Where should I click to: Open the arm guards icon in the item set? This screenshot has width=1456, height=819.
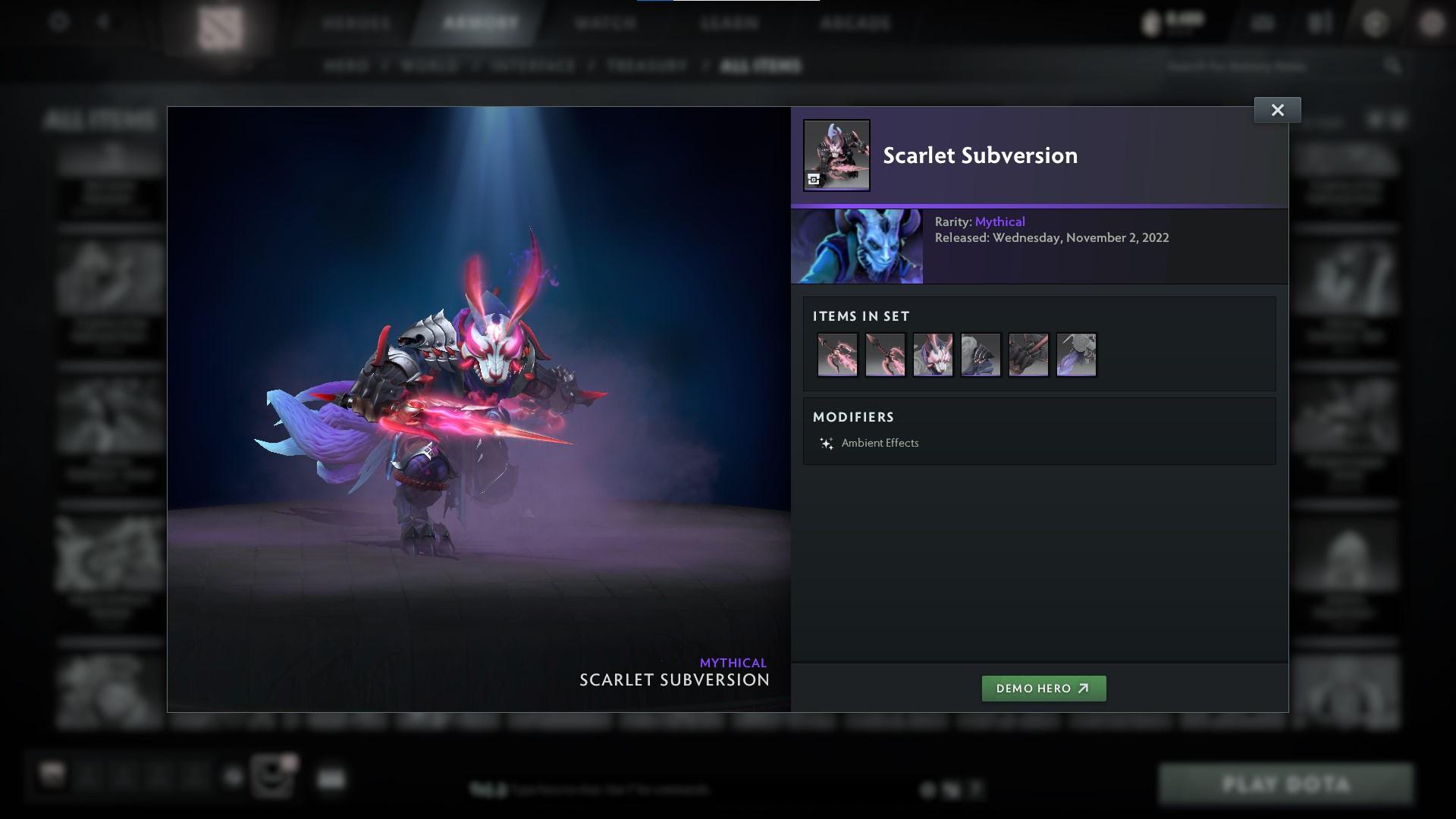click(1028, 355)
